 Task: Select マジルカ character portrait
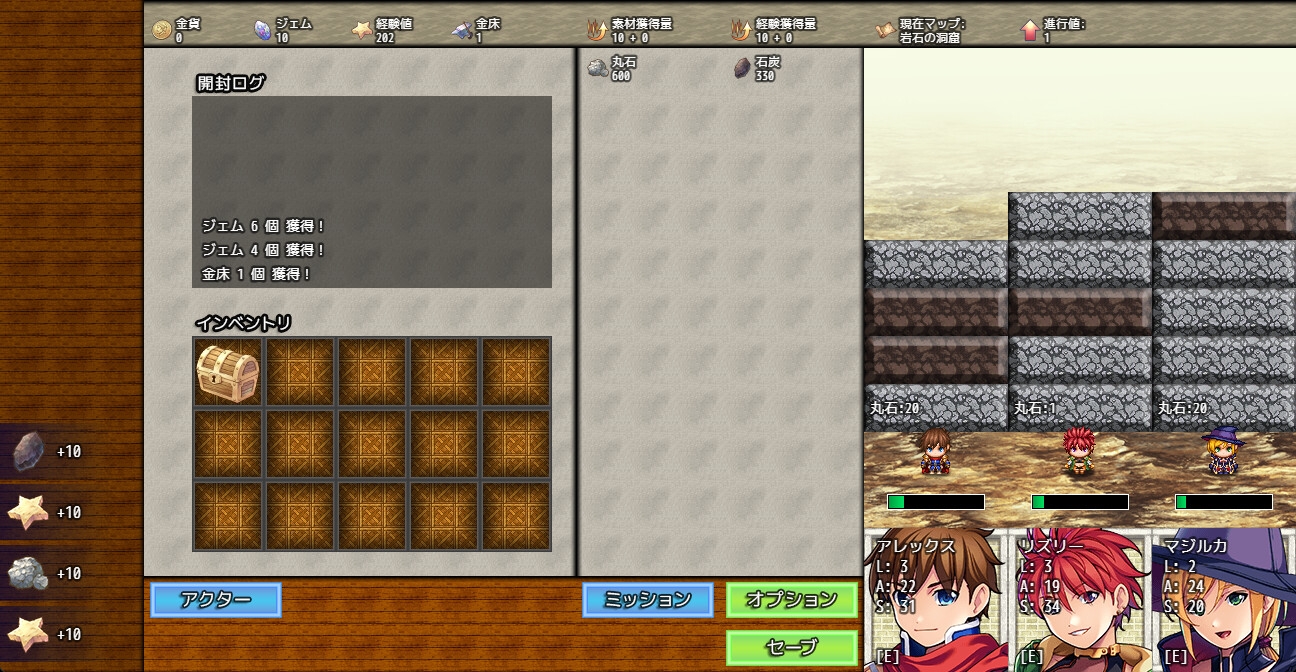point(1224,600)
